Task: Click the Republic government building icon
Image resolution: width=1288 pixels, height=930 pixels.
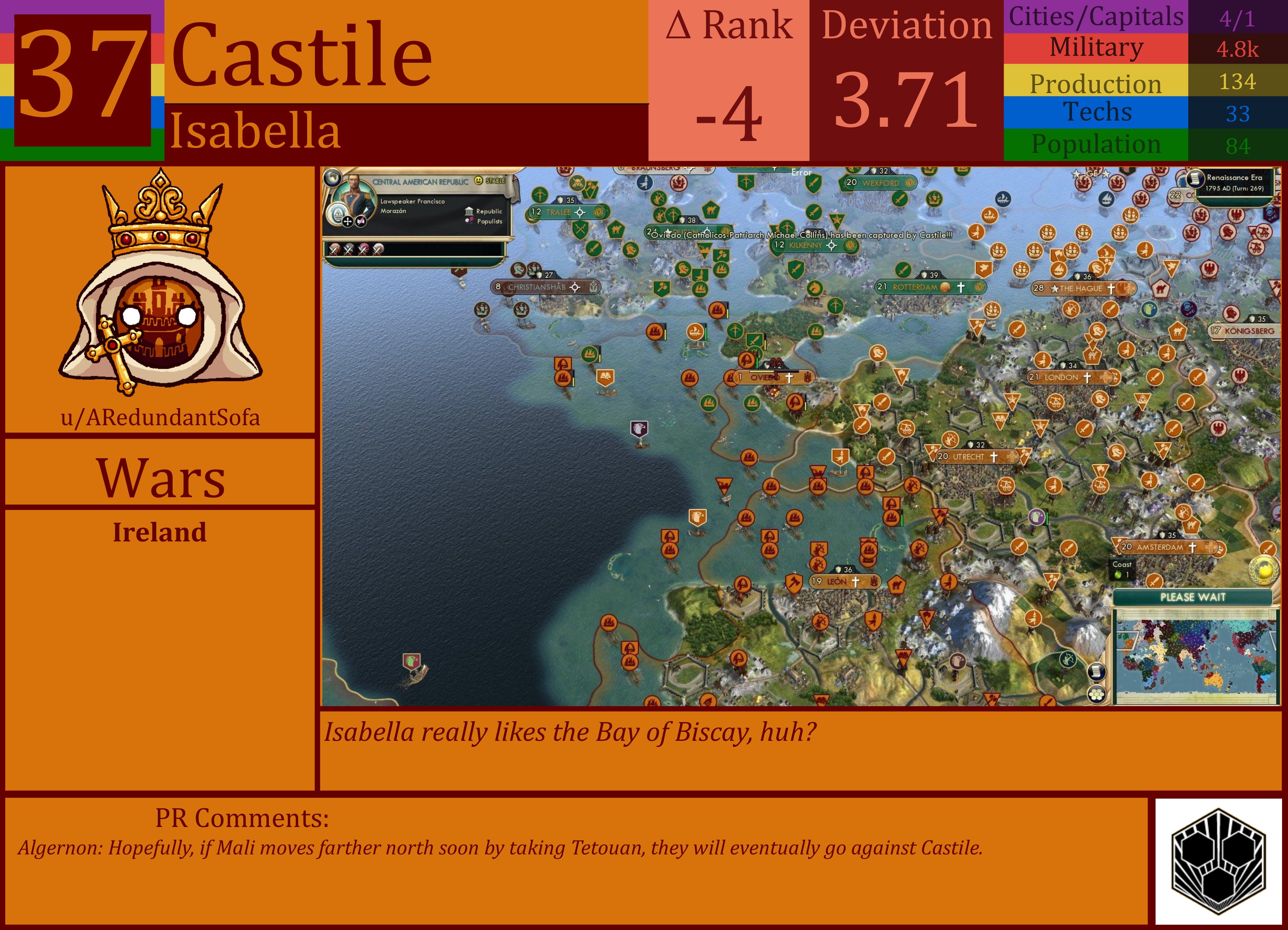Action: [470, 212]
